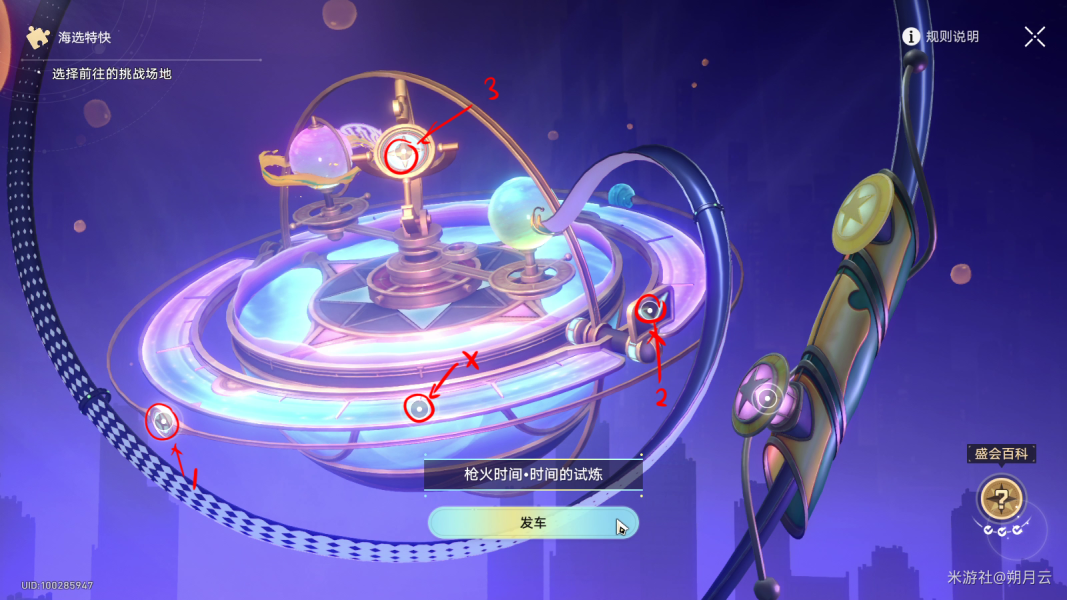
Task: Select the node on the purple disc
Action: [x=768, y=400]
